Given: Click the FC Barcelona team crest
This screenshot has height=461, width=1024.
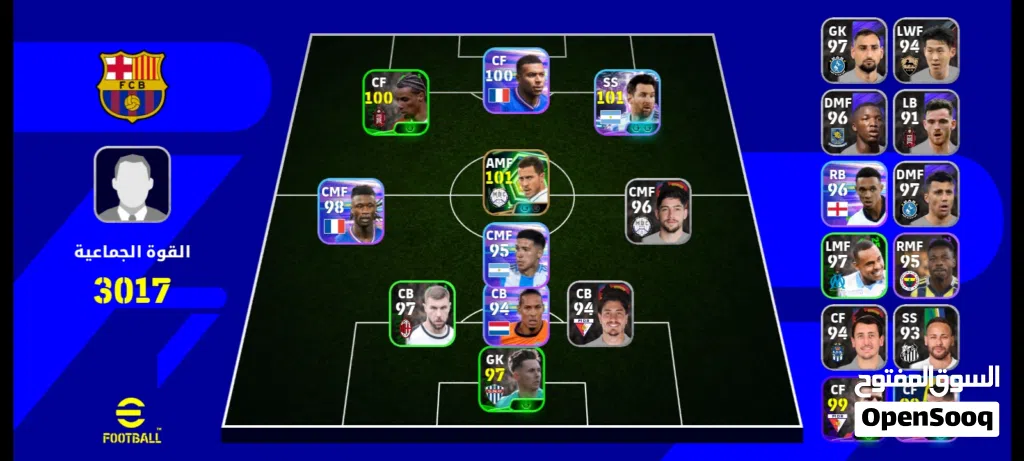Looking at the screenshot, I should pos(132,87).
